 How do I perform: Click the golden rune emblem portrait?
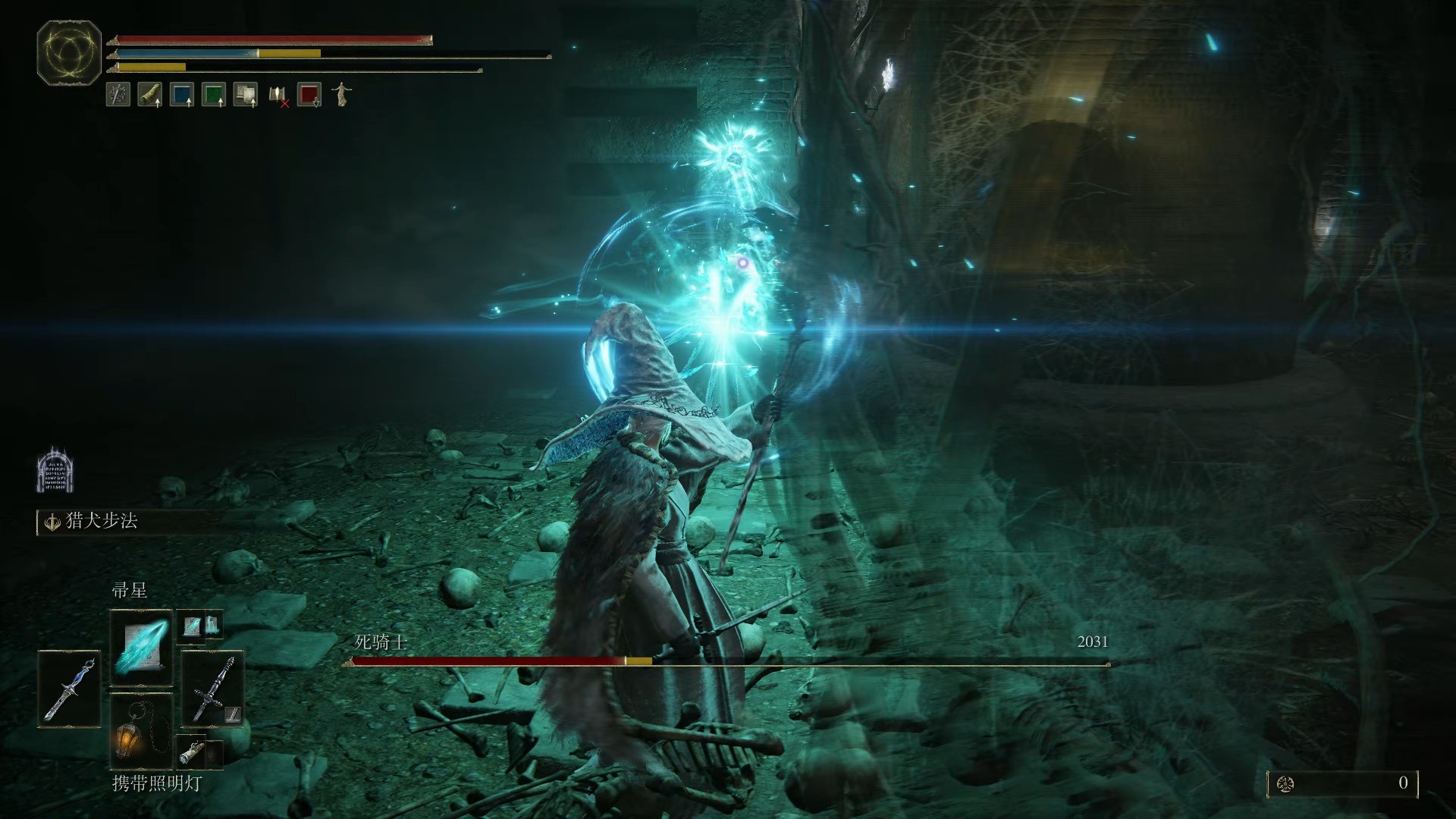point(69,53)
